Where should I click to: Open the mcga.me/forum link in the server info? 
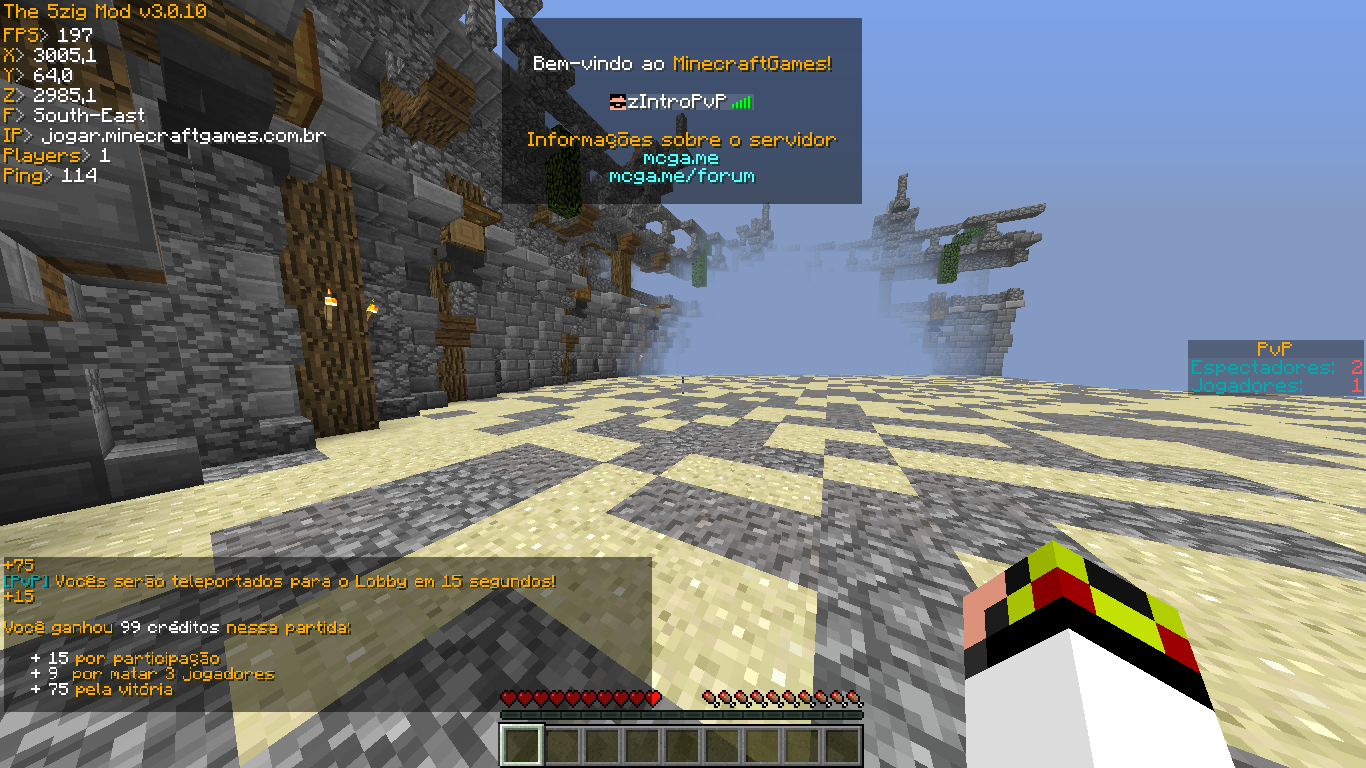(x=681, y=176)
